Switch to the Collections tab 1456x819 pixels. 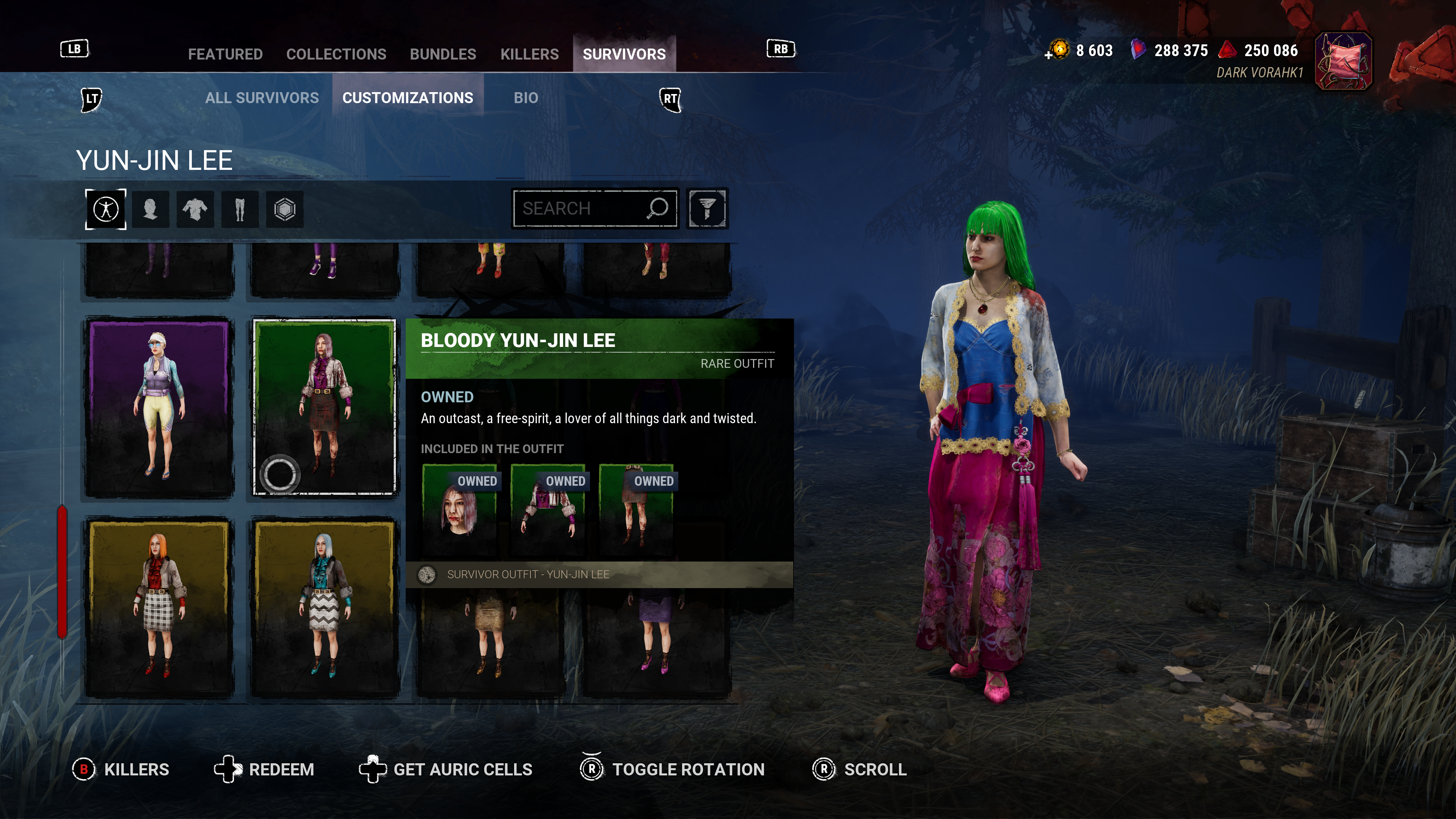coord(336,54)
